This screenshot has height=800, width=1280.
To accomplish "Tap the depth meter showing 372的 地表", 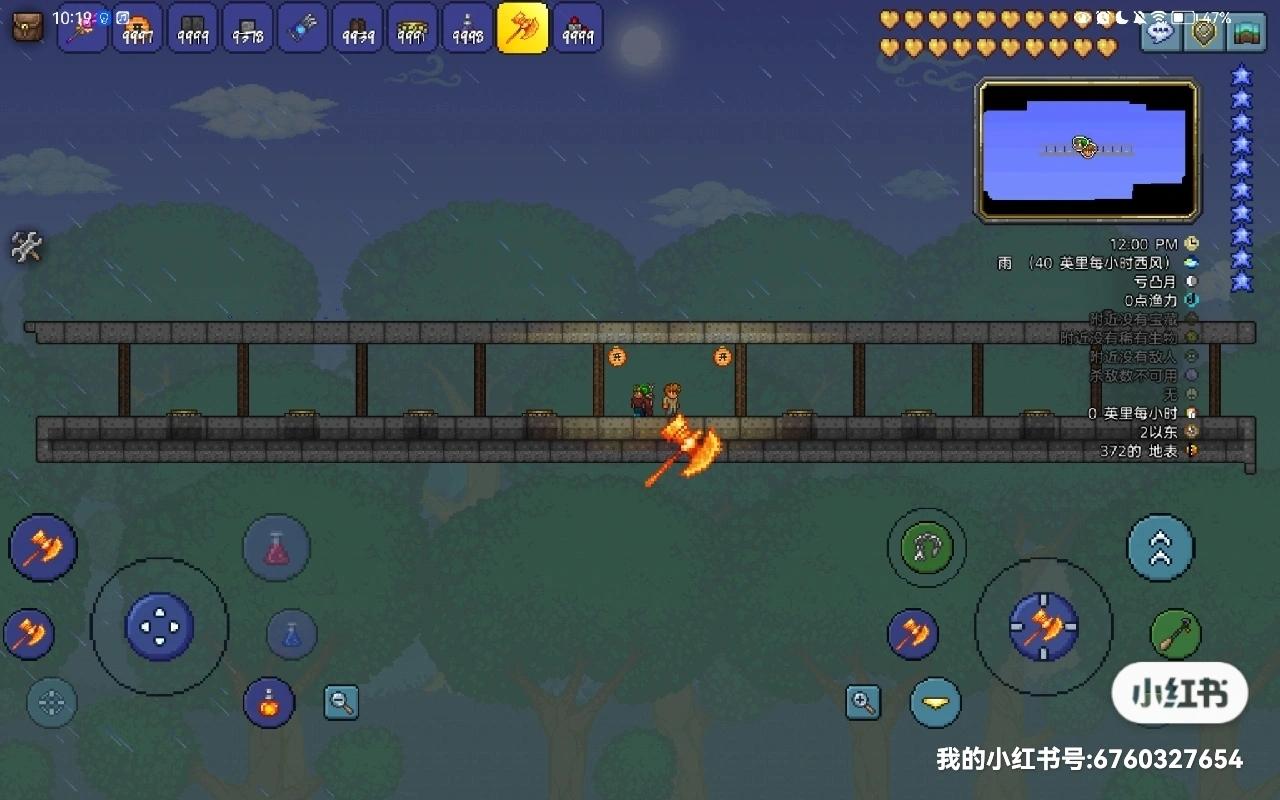I will 1190,451.
